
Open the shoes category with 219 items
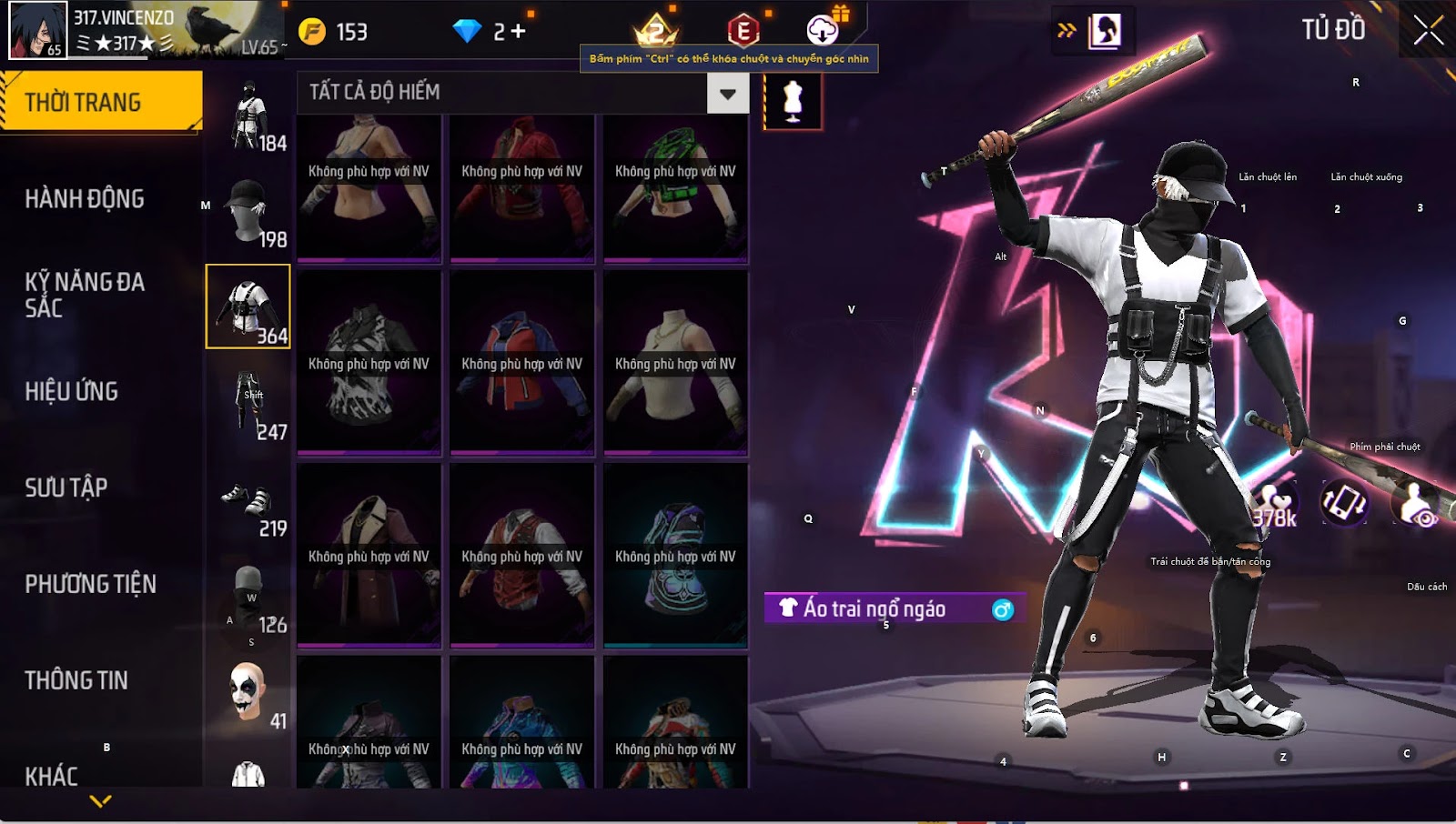[x=248, y=502]
